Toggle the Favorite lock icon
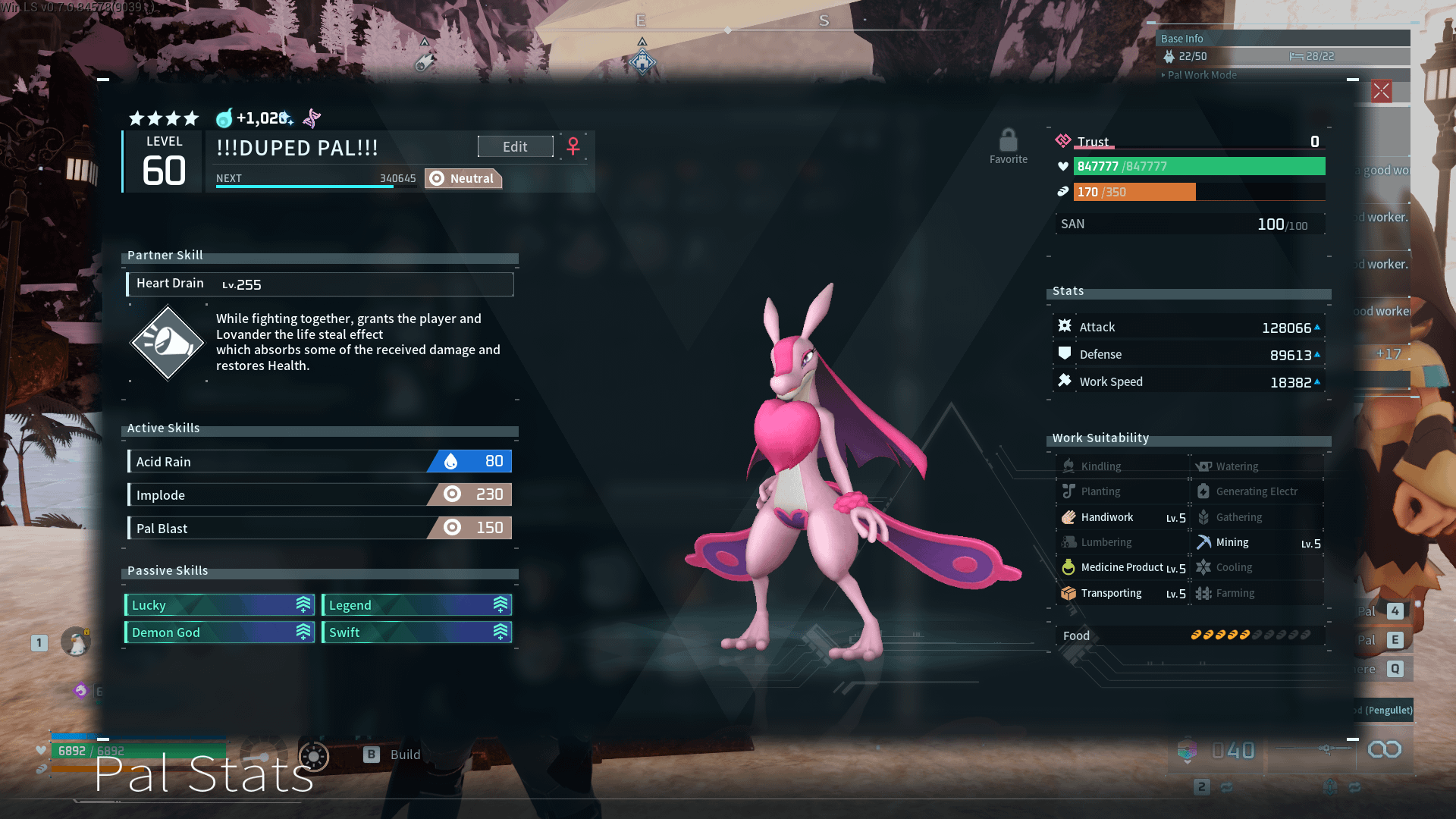The height and width of the screenshot is (819, 1456). pos(1008,141)
